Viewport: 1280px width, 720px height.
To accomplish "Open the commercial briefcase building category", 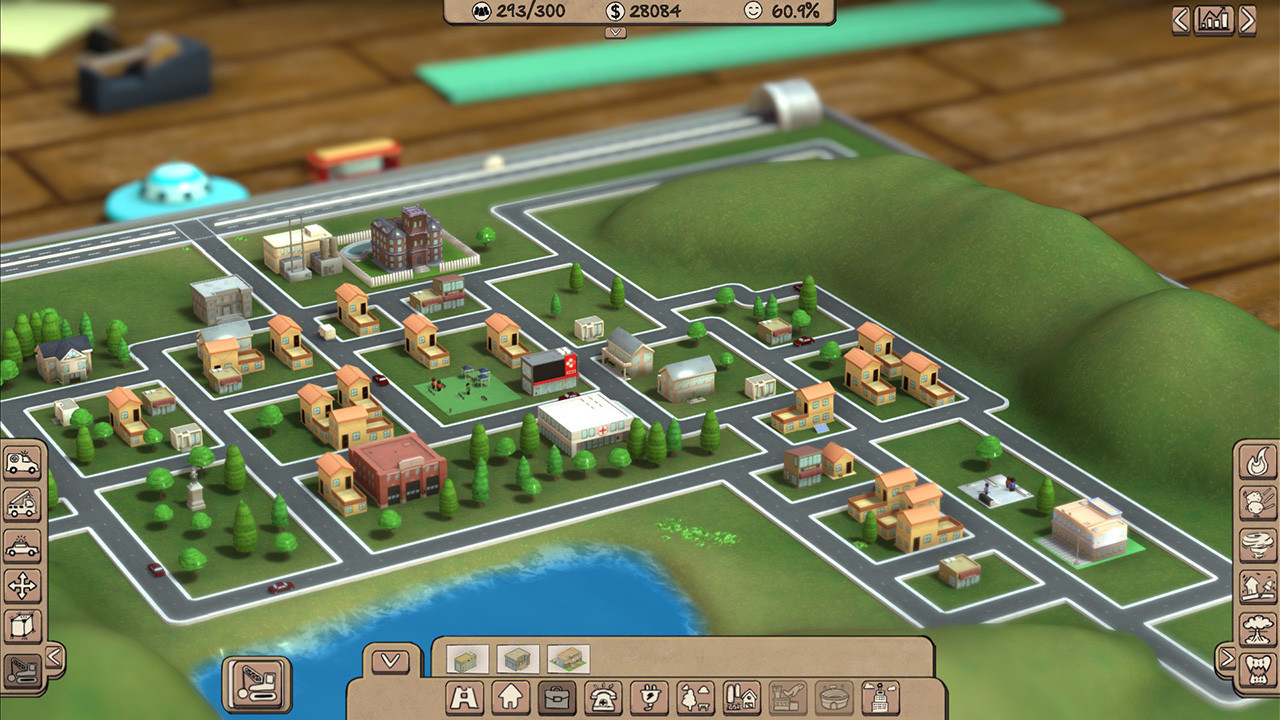I will click(559, 700).
